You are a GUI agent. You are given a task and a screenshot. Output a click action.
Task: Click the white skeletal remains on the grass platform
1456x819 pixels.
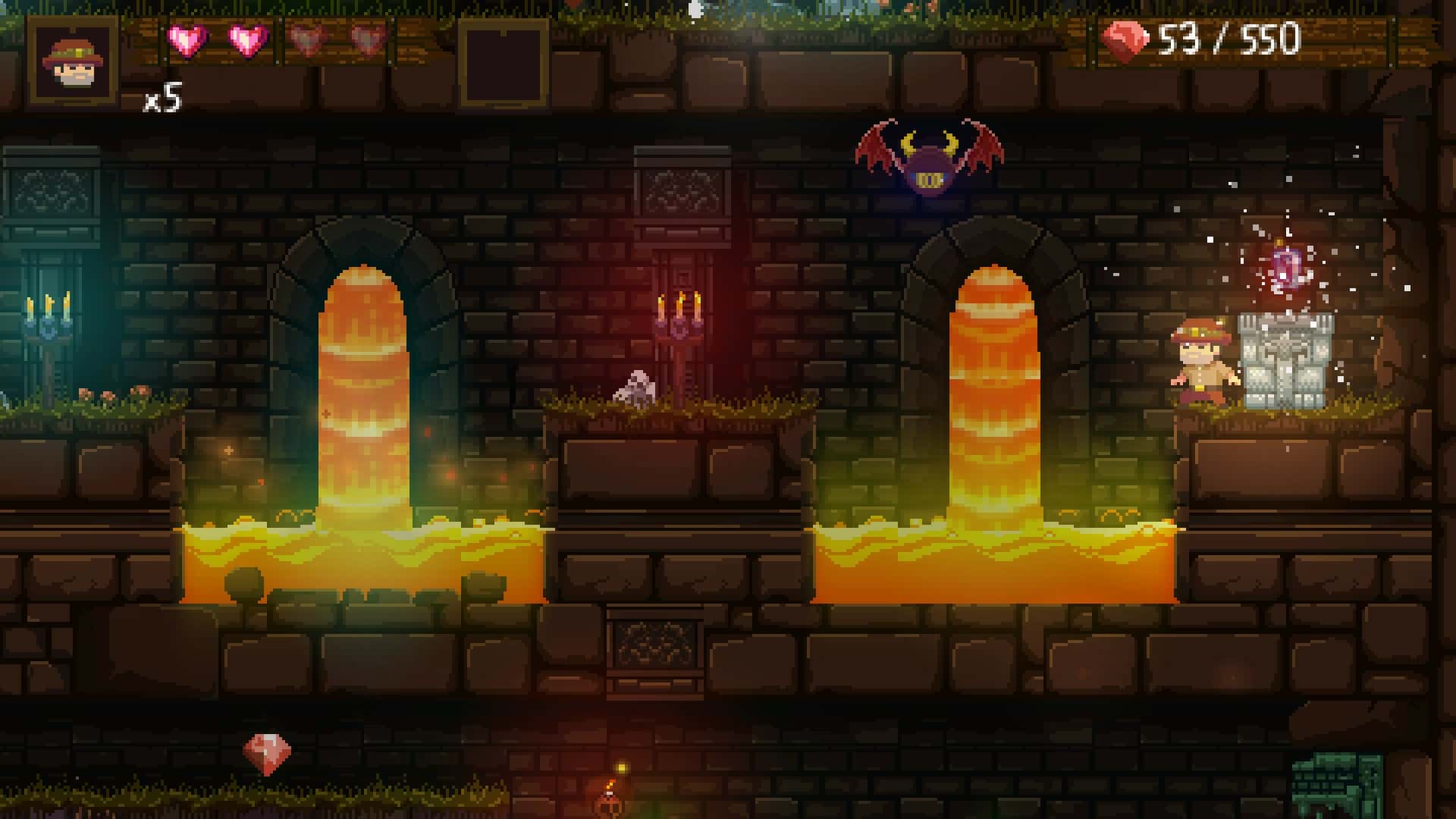point(639,387)
